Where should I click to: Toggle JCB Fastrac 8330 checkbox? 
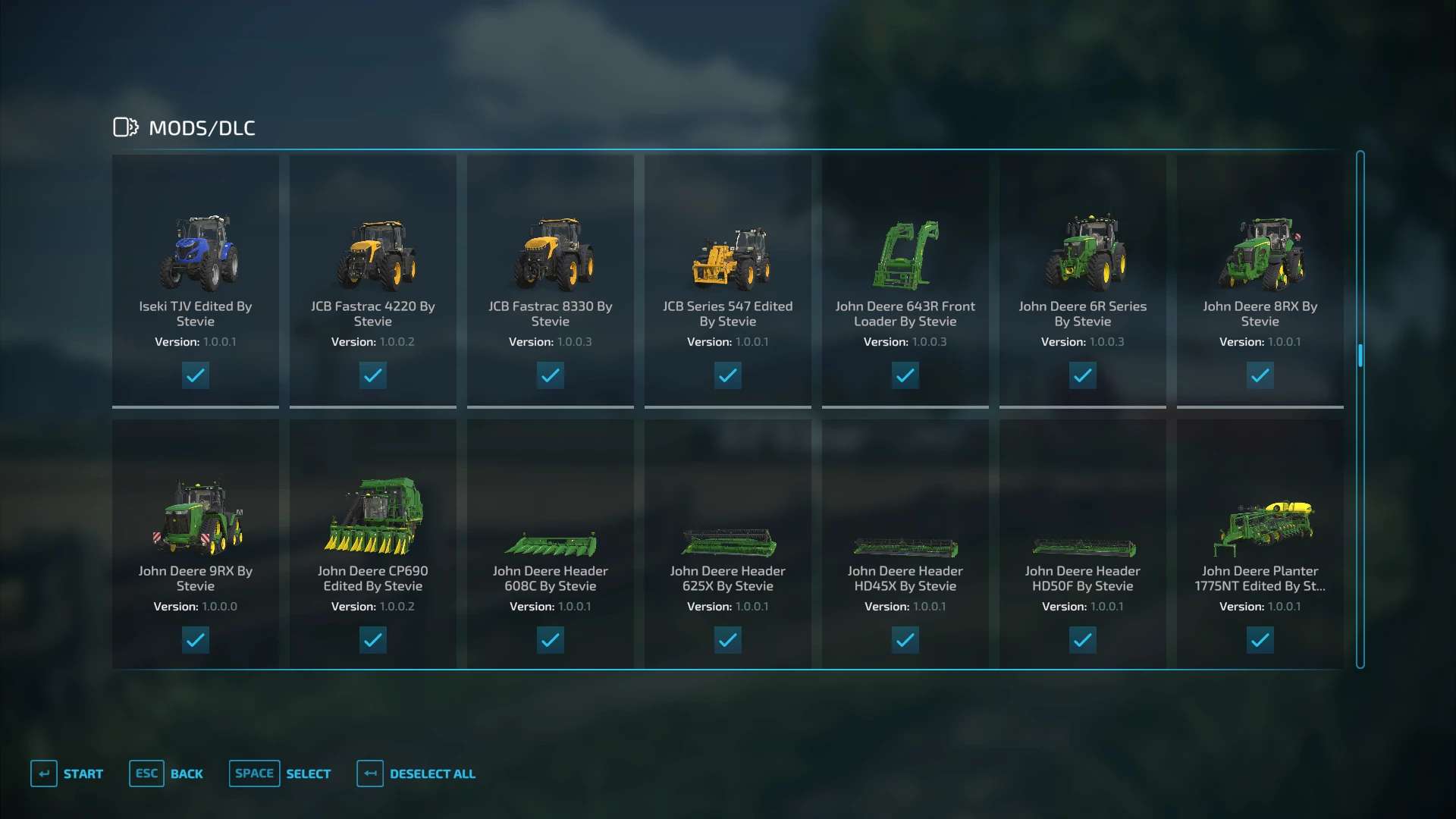pos(551,375)
